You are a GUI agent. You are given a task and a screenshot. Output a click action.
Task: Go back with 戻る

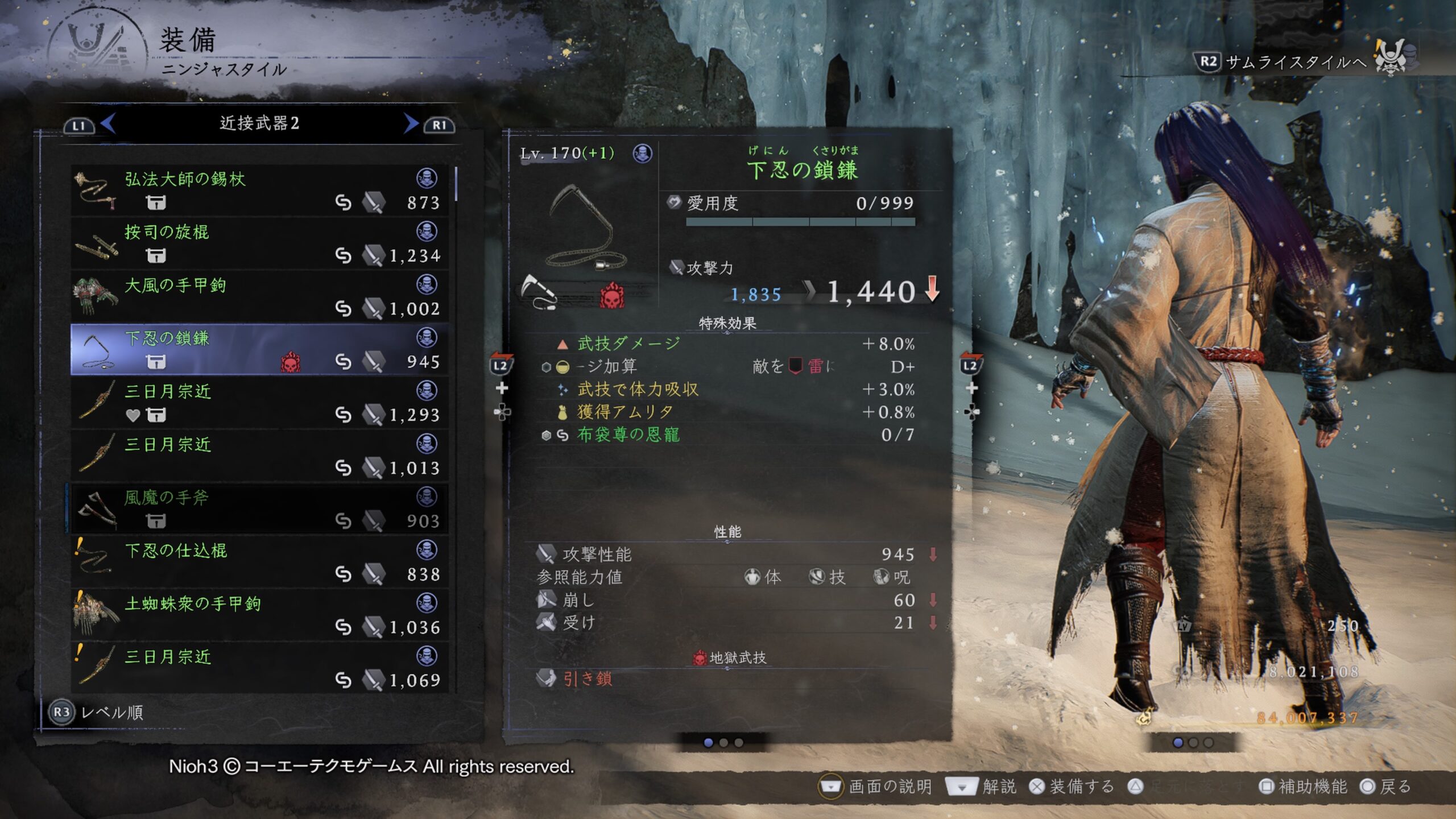(1385, 787)
